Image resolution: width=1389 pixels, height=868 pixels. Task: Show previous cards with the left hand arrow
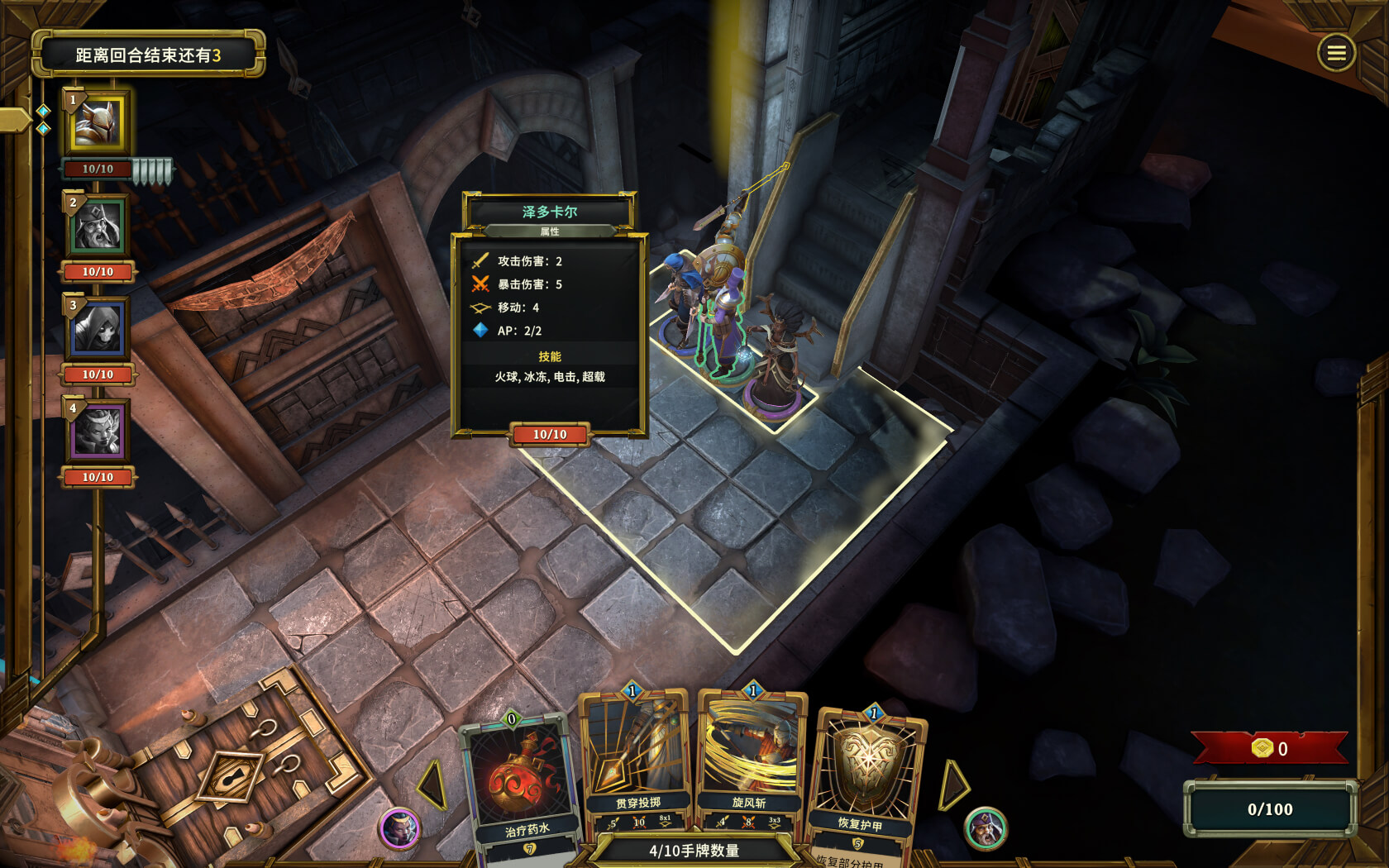(434, 785)
